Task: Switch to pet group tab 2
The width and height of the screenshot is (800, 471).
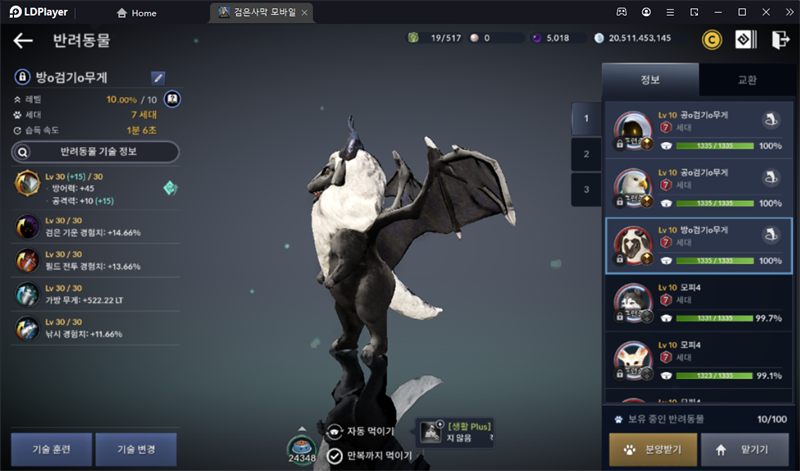Action: 586,154
